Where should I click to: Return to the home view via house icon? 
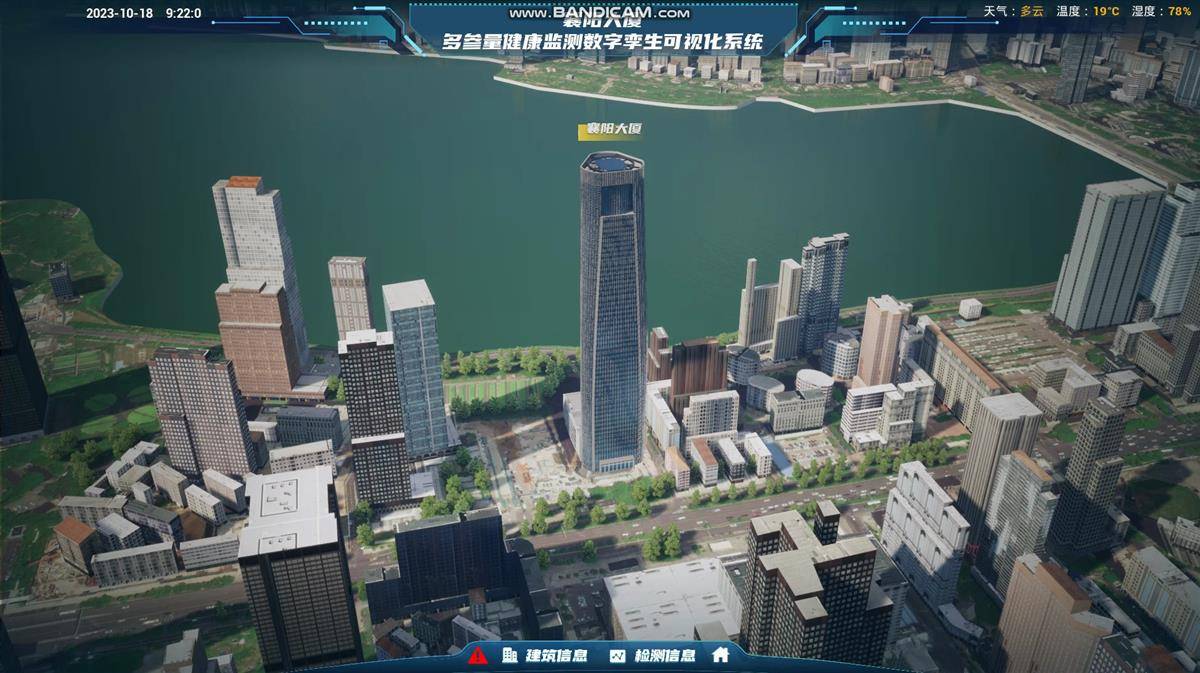point(720,656)
